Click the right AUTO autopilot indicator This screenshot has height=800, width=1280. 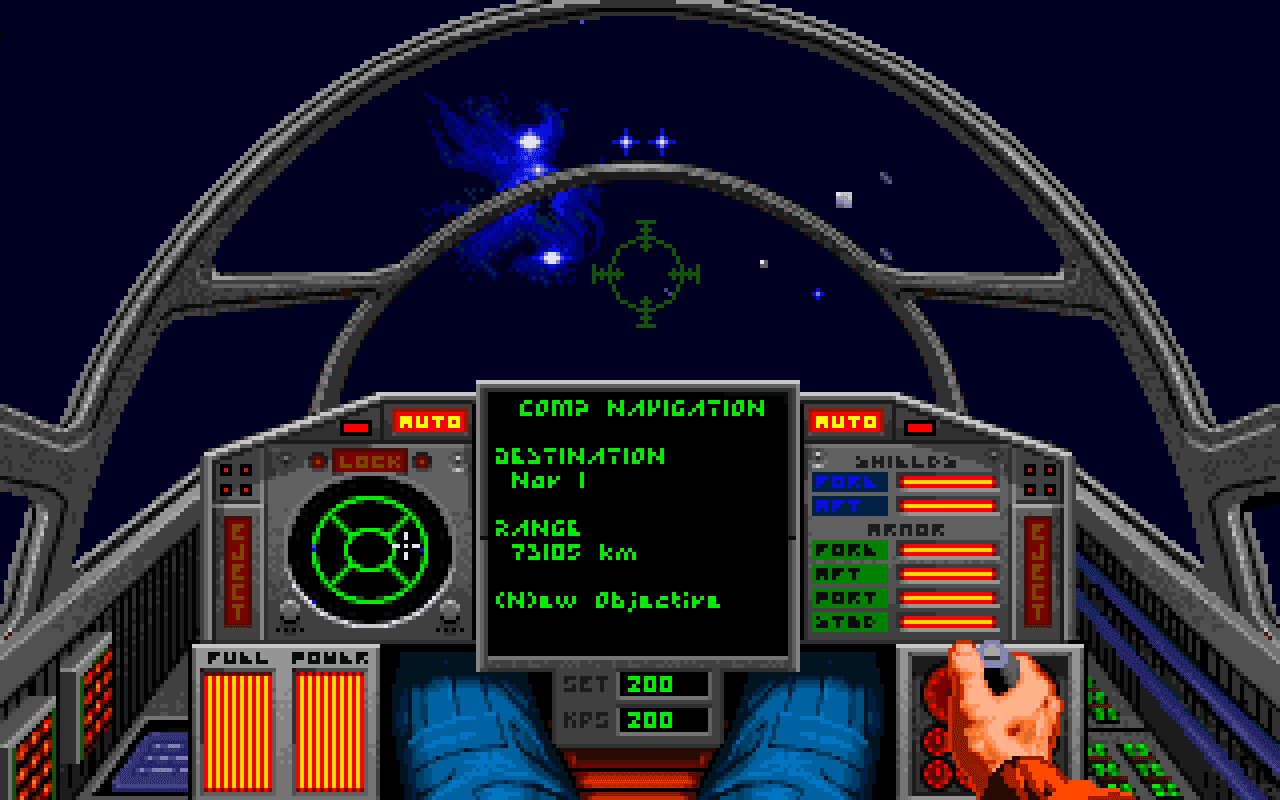point(847,420)
